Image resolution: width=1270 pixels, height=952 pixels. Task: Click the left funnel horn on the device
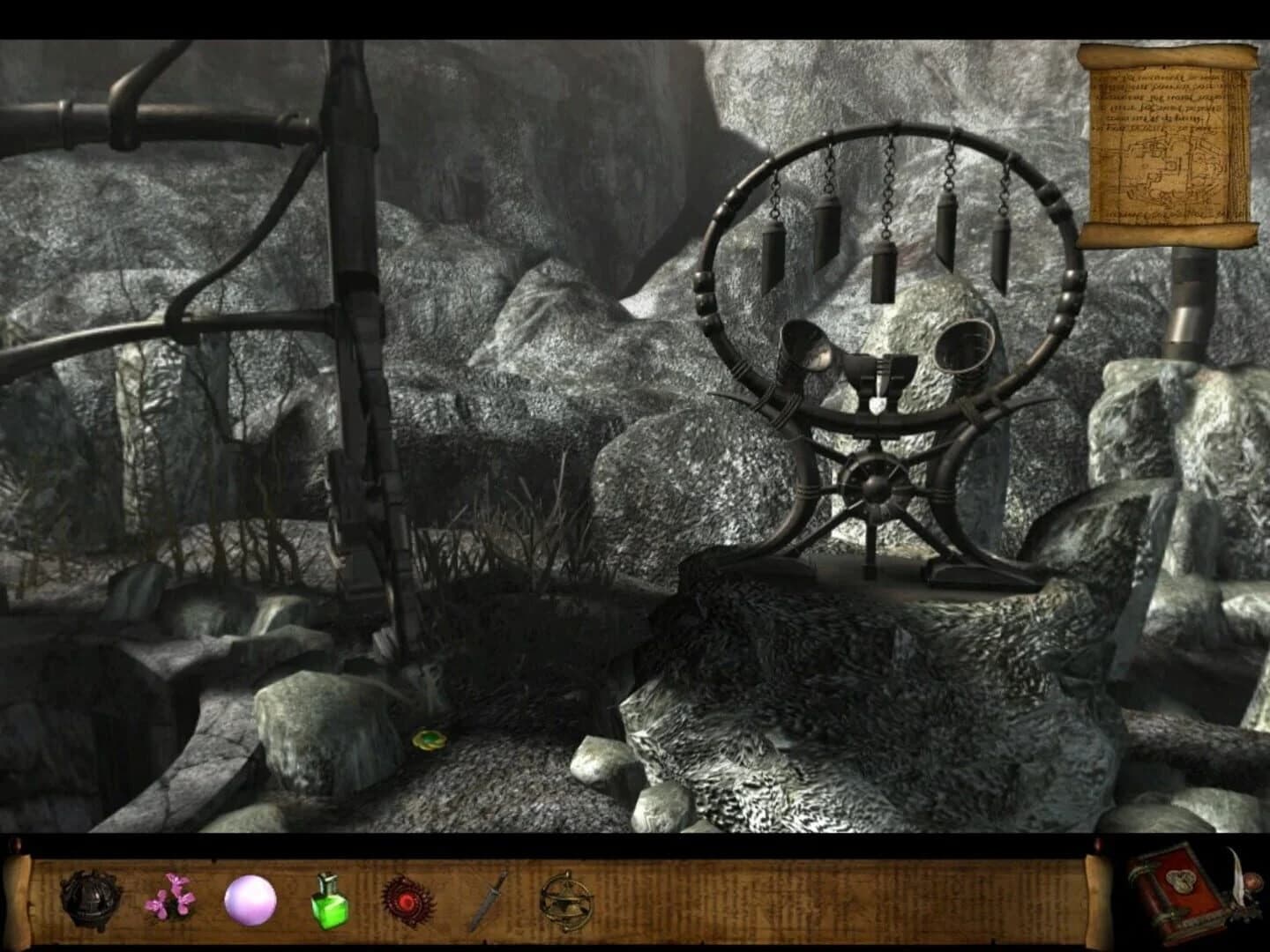coord(804,348)
